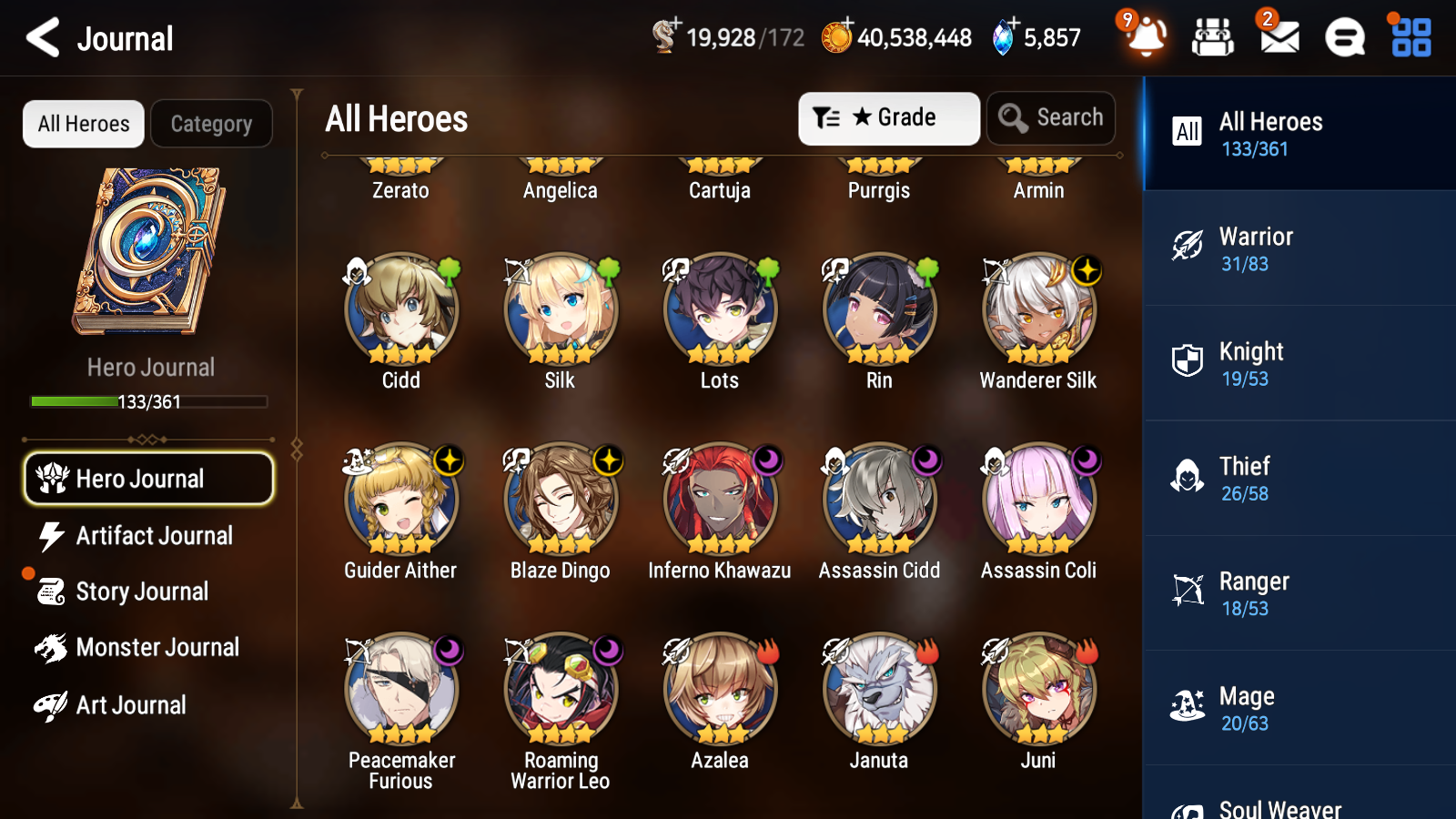1456x819 pixels.
Task: Select Wanderer Silk's portrait
Action: 1037,309
